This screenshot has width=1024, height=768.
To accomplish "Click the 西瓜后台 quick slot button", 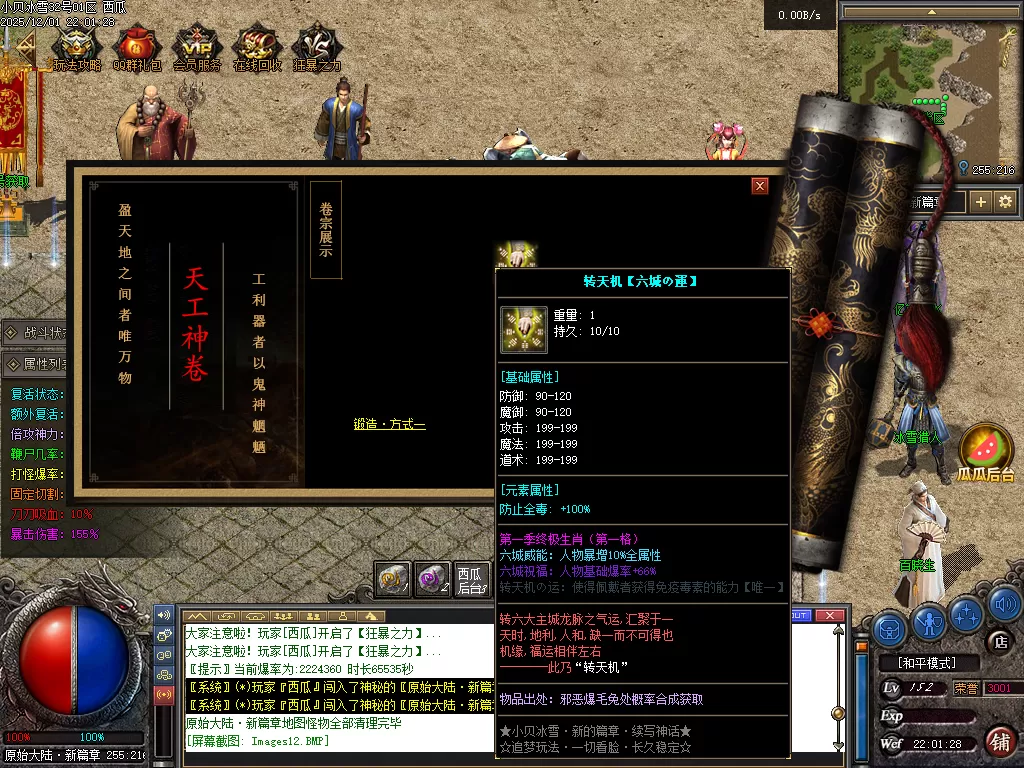I will point(469,579).
